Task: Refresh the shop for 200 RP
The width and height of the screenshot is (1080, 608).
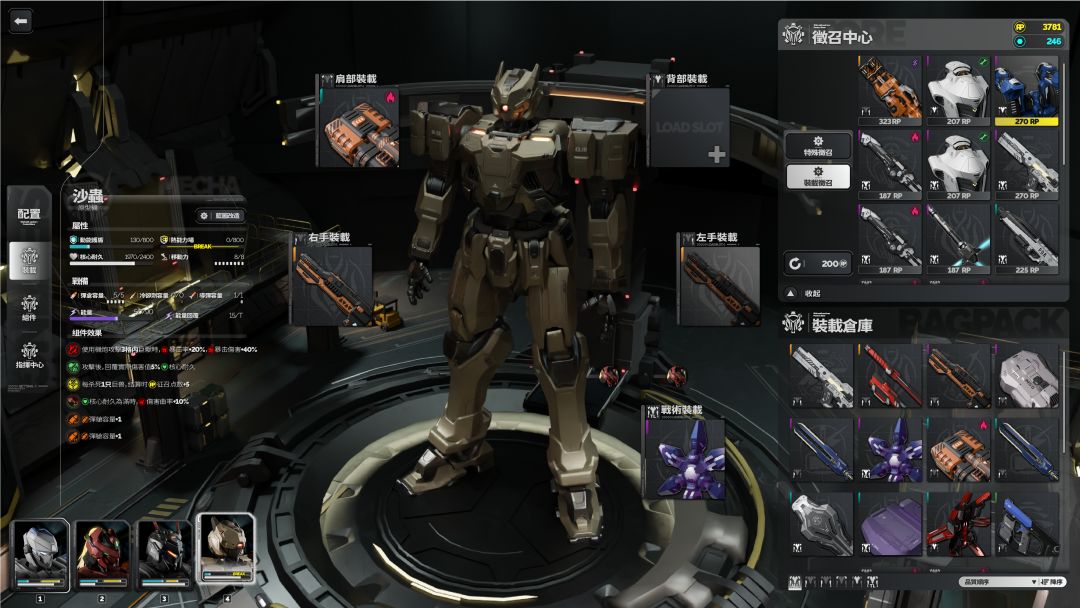Action: 820,263
